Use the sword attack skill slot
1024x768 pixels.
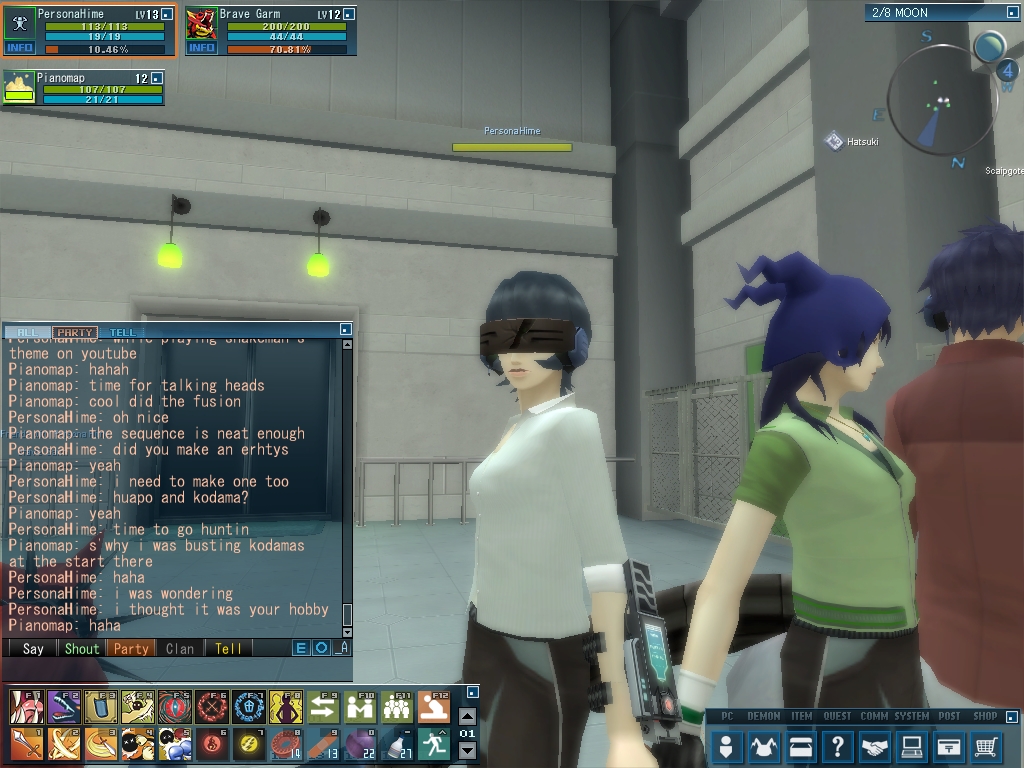(25, 742)
